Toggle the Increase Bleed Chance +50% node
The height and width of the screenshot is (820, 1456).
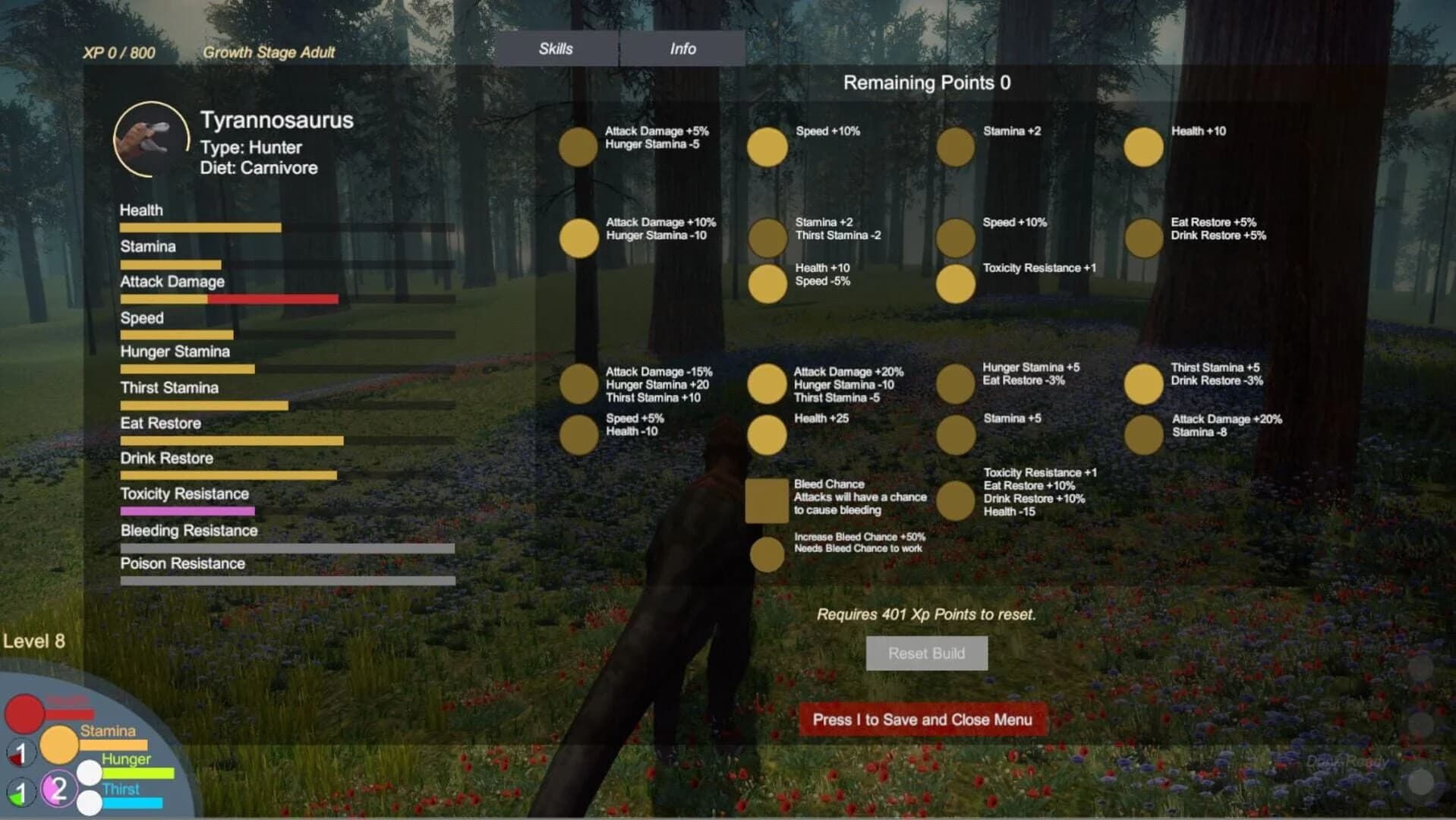point(767,553)
